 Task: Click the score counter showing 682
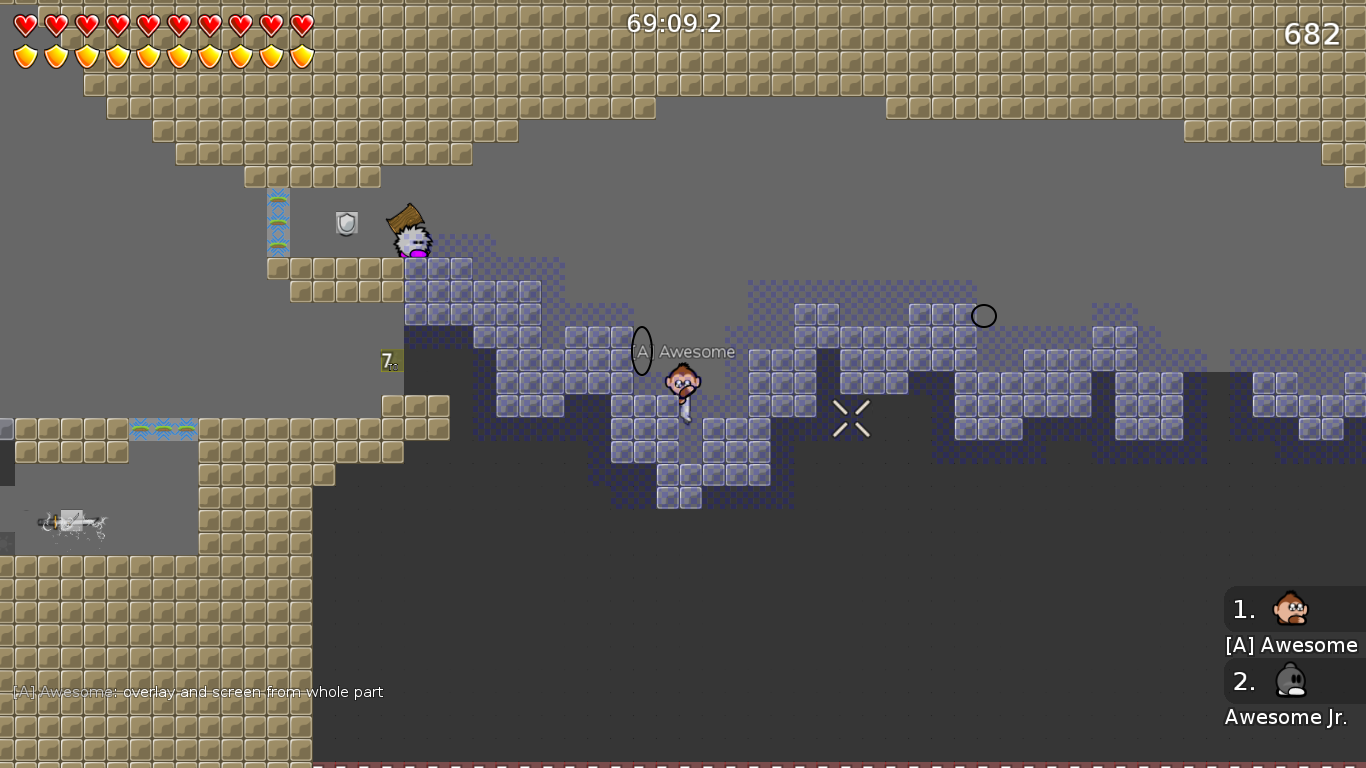[x=1311, y=34]
